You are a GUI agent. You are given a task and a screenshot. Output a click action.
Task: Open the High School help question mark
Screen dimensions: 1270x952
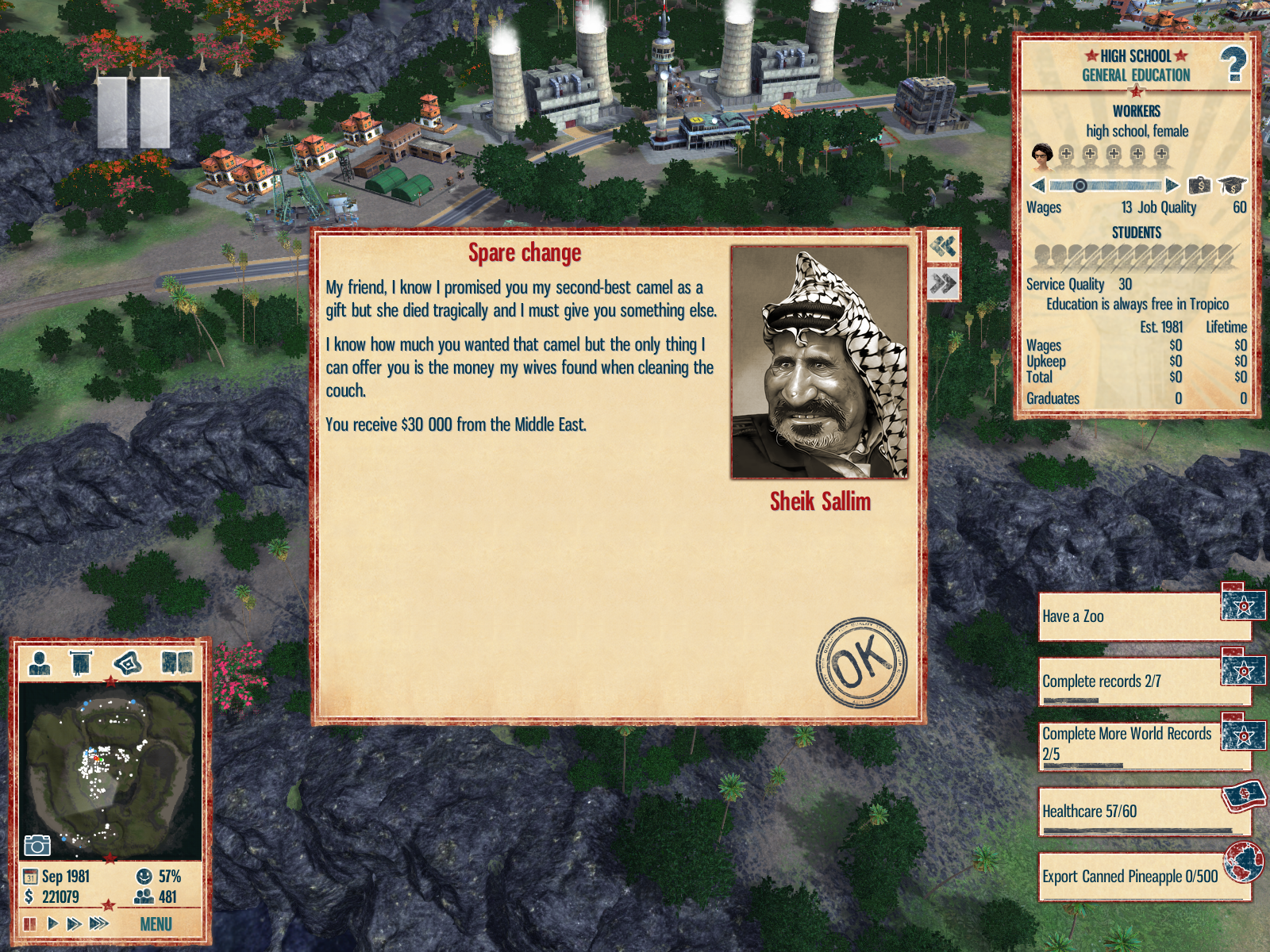[x=1233, y=65]
